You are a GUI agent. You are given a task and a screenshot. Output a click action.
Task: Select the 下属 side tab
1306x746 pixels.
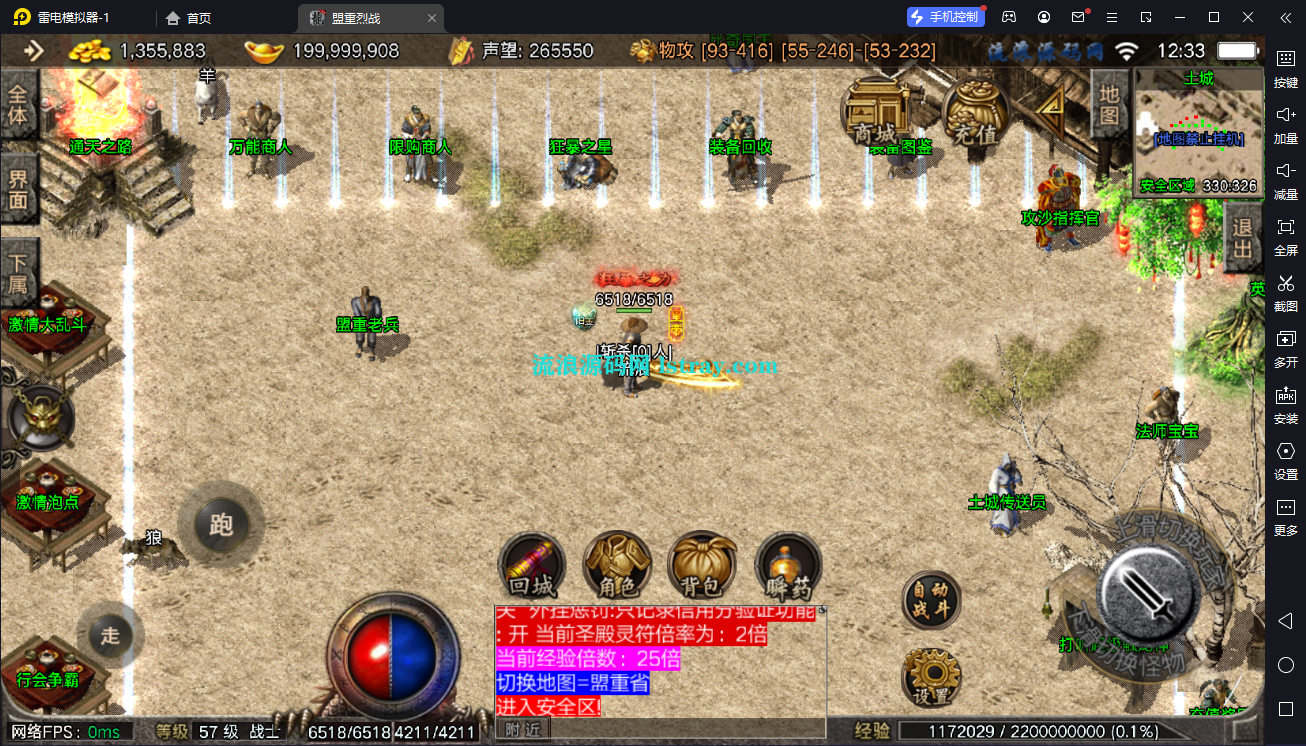[x=18, y=272]
